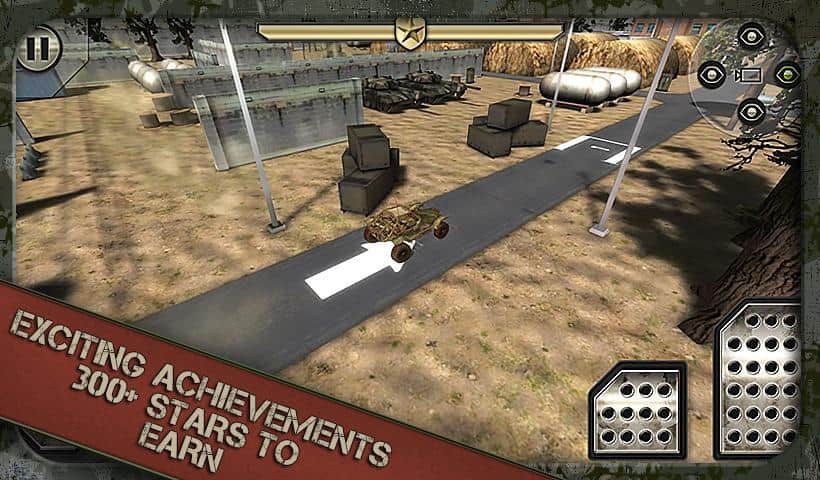Select the top eye camera view
The height and width of the screenshot is (480, 820).
pos(751,38)
